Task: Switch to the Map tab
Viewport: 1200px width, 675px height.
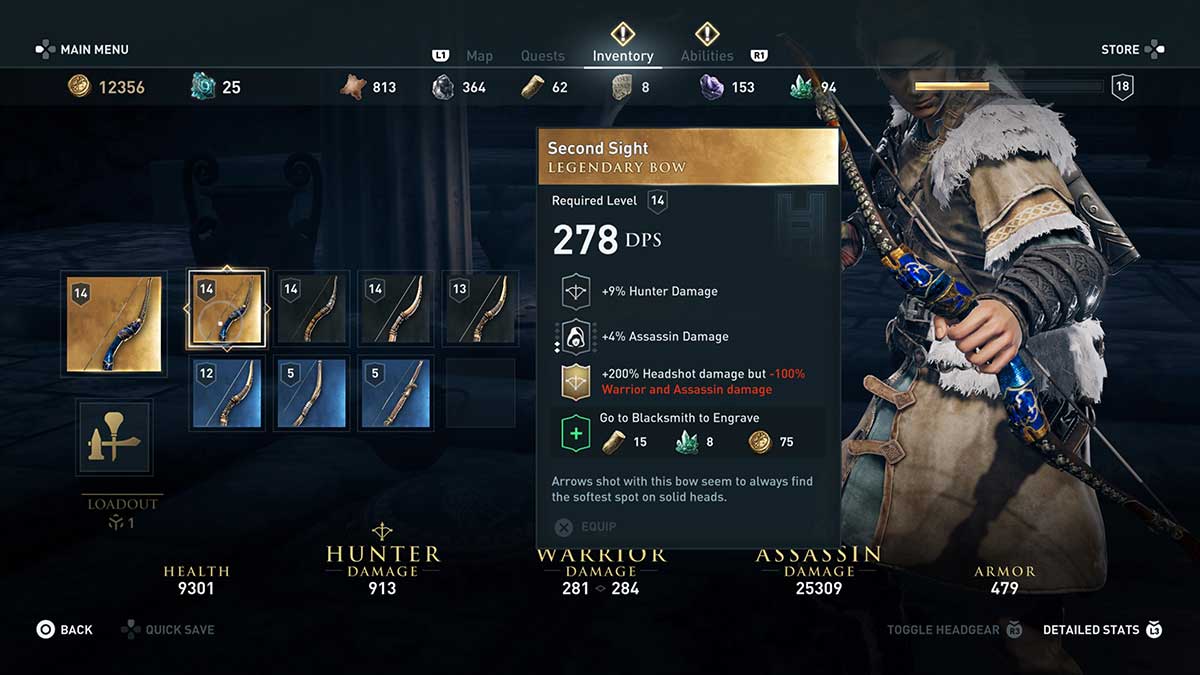Action: point(479,56)
